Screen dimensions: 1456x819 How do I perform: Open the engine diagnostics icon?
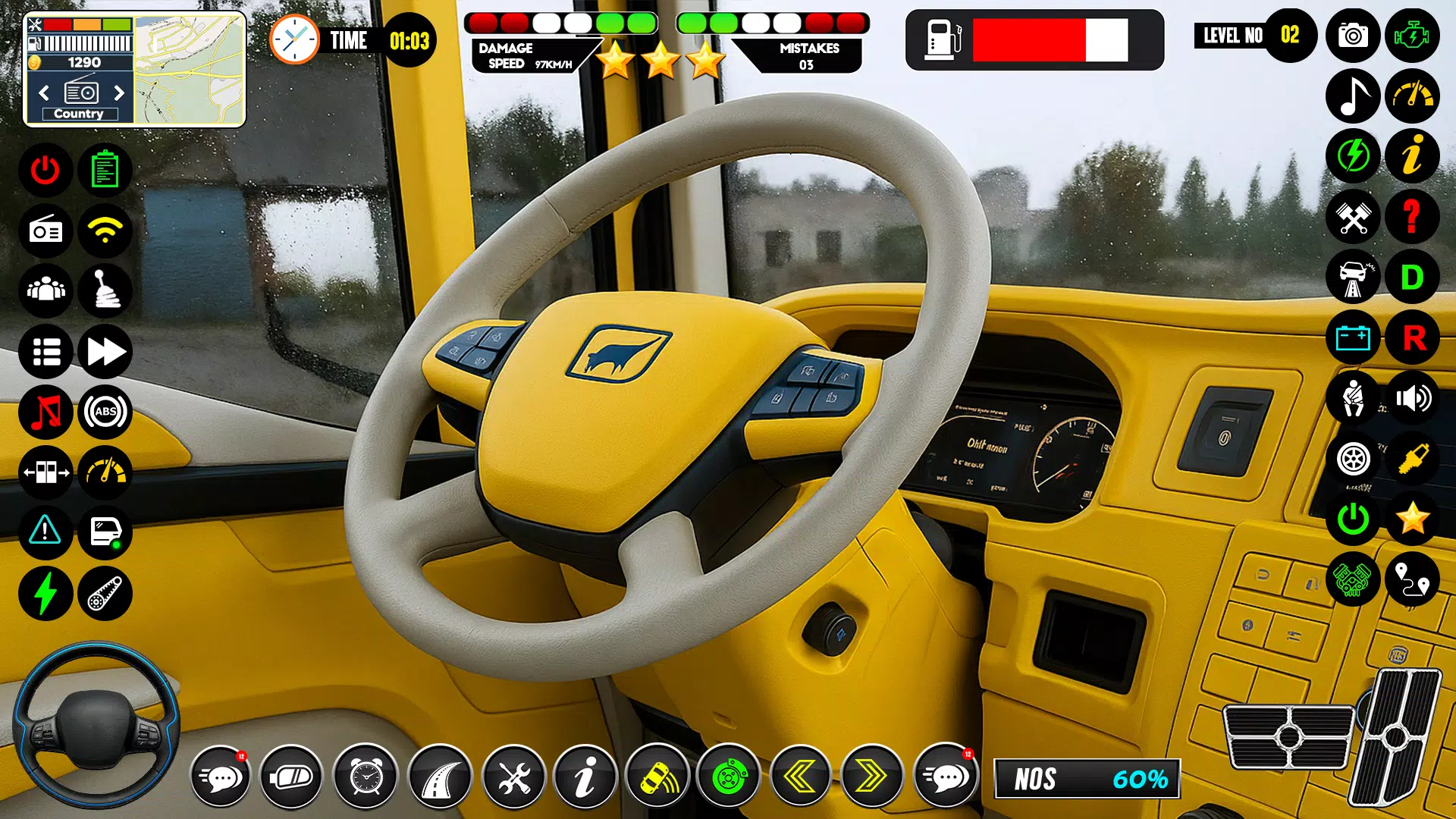pos(1412,34)
